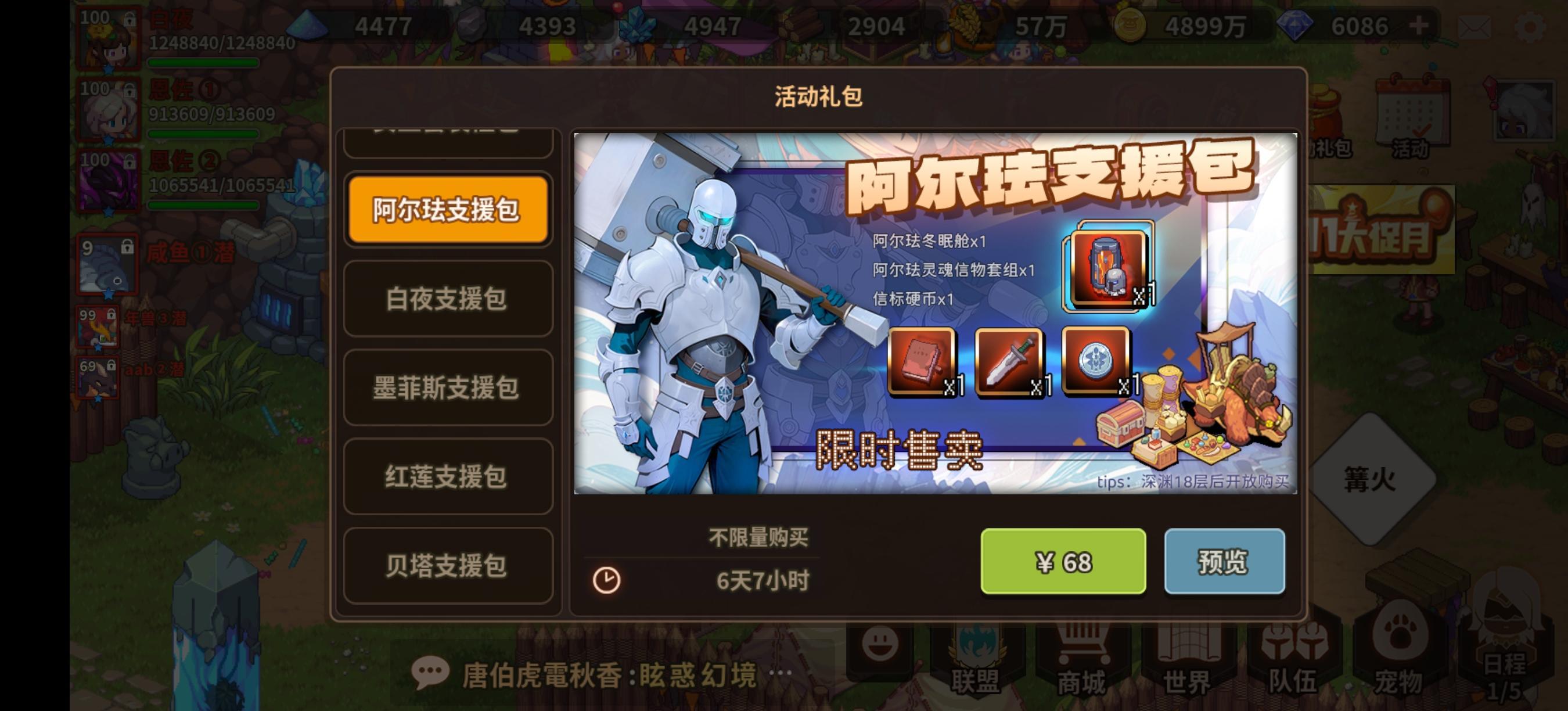The height and width of the screenshot is (711, 1568).
Task: Toggle the lock on 恩佐① portrait
Action: (x=130, y=88)
